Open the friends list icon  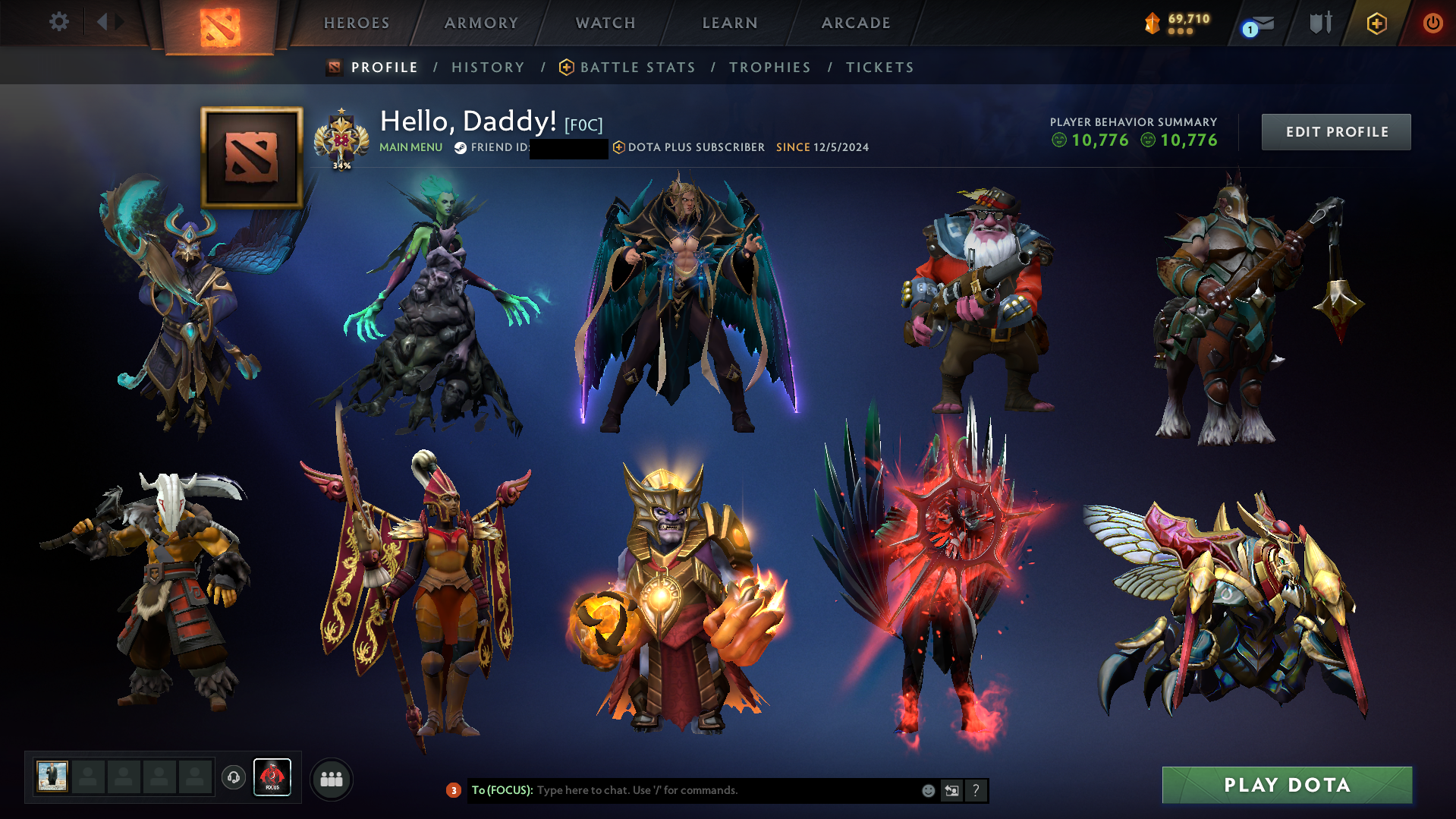pyautogui.click(x=331, y=778)
